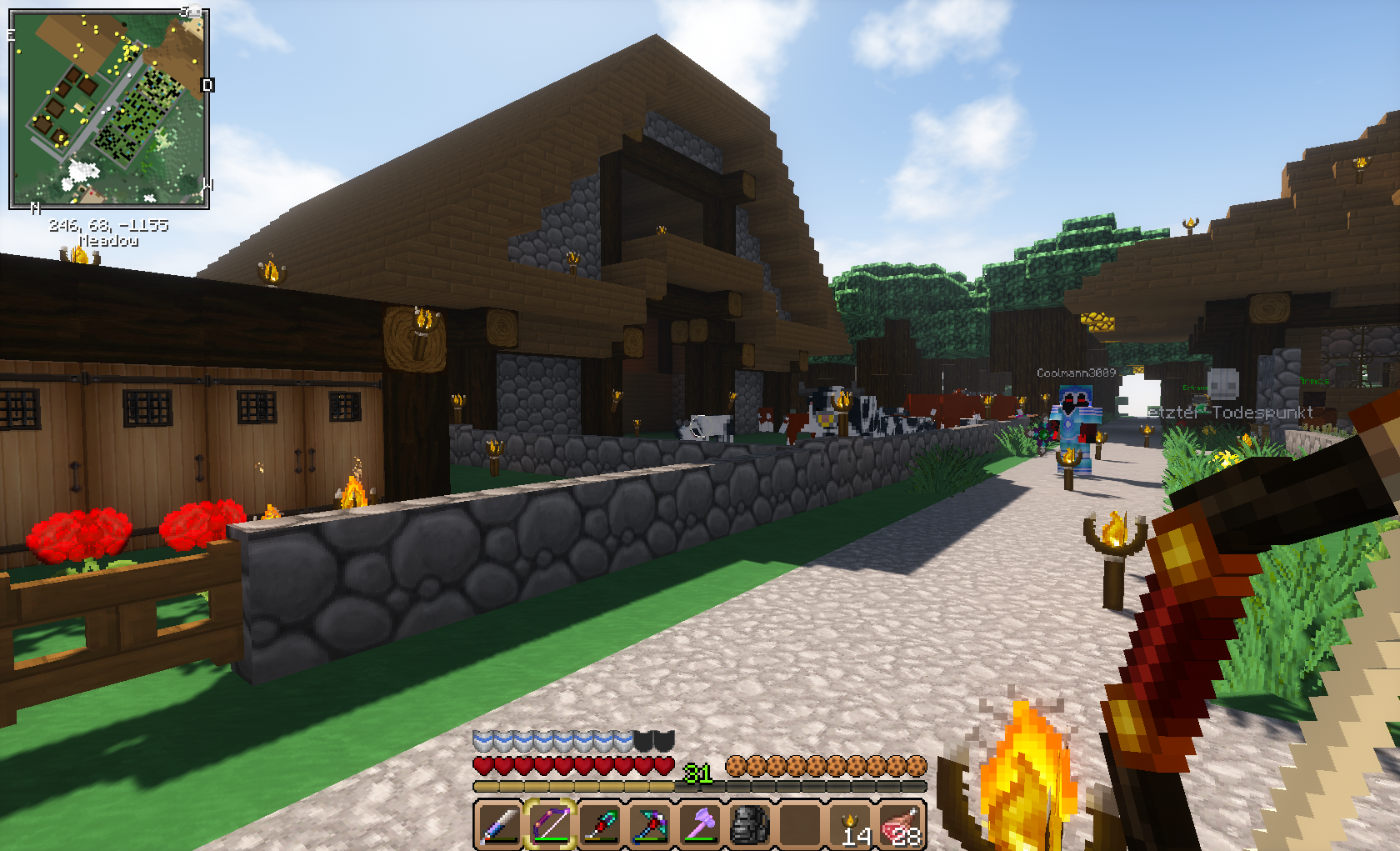Choose the shovel hotbar slot
The width and height of the screenshot is (1400, 851).
point(600,824)
